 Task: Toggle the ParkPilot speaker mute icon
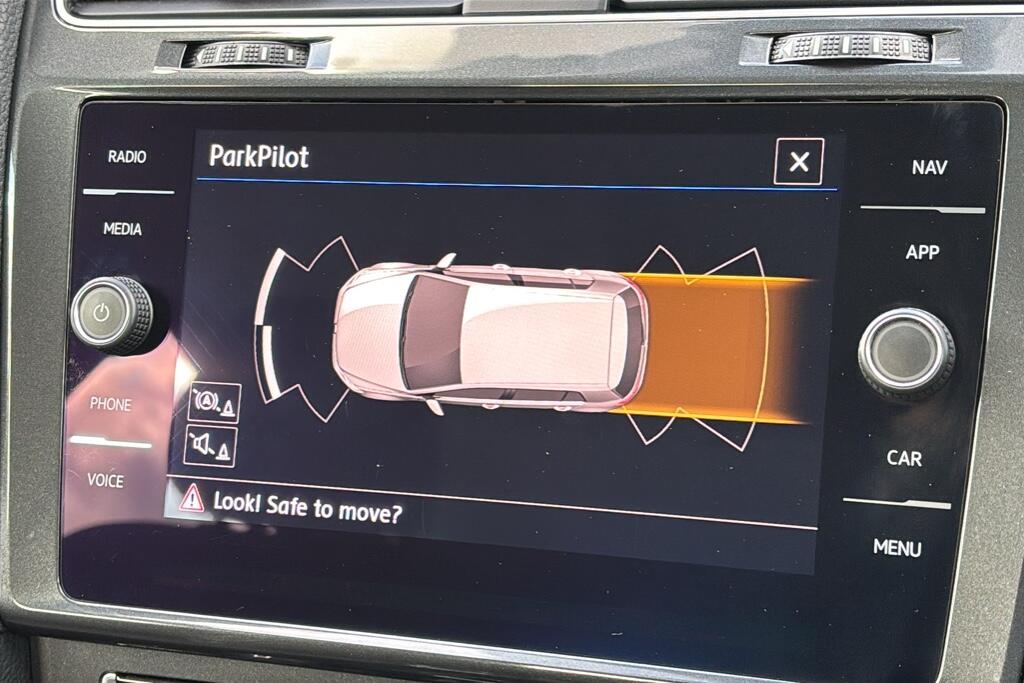[210, 446]
